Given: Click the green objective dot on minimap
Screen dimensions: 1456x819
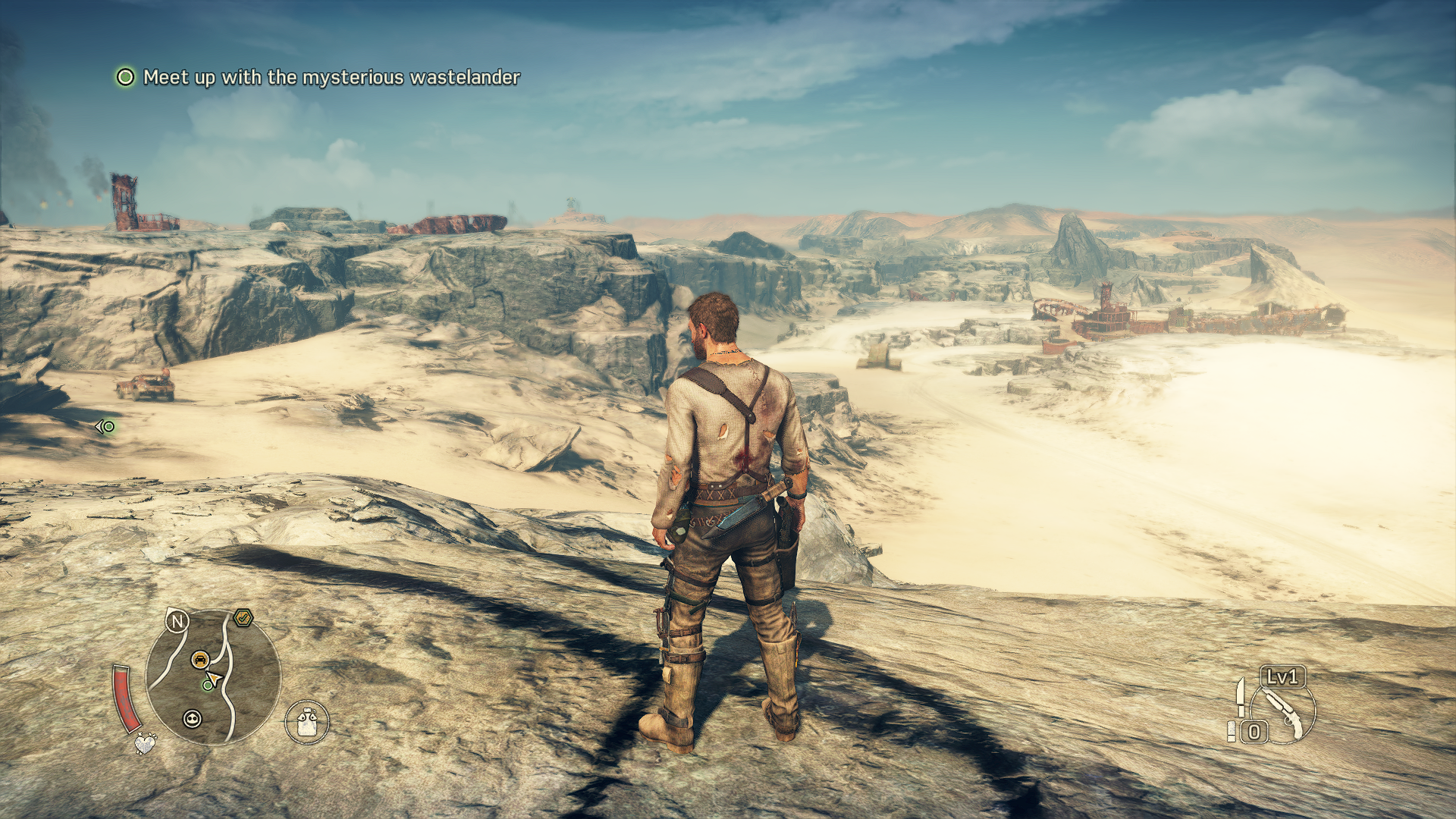Looking at the screenshot, I should coord(207,686).
